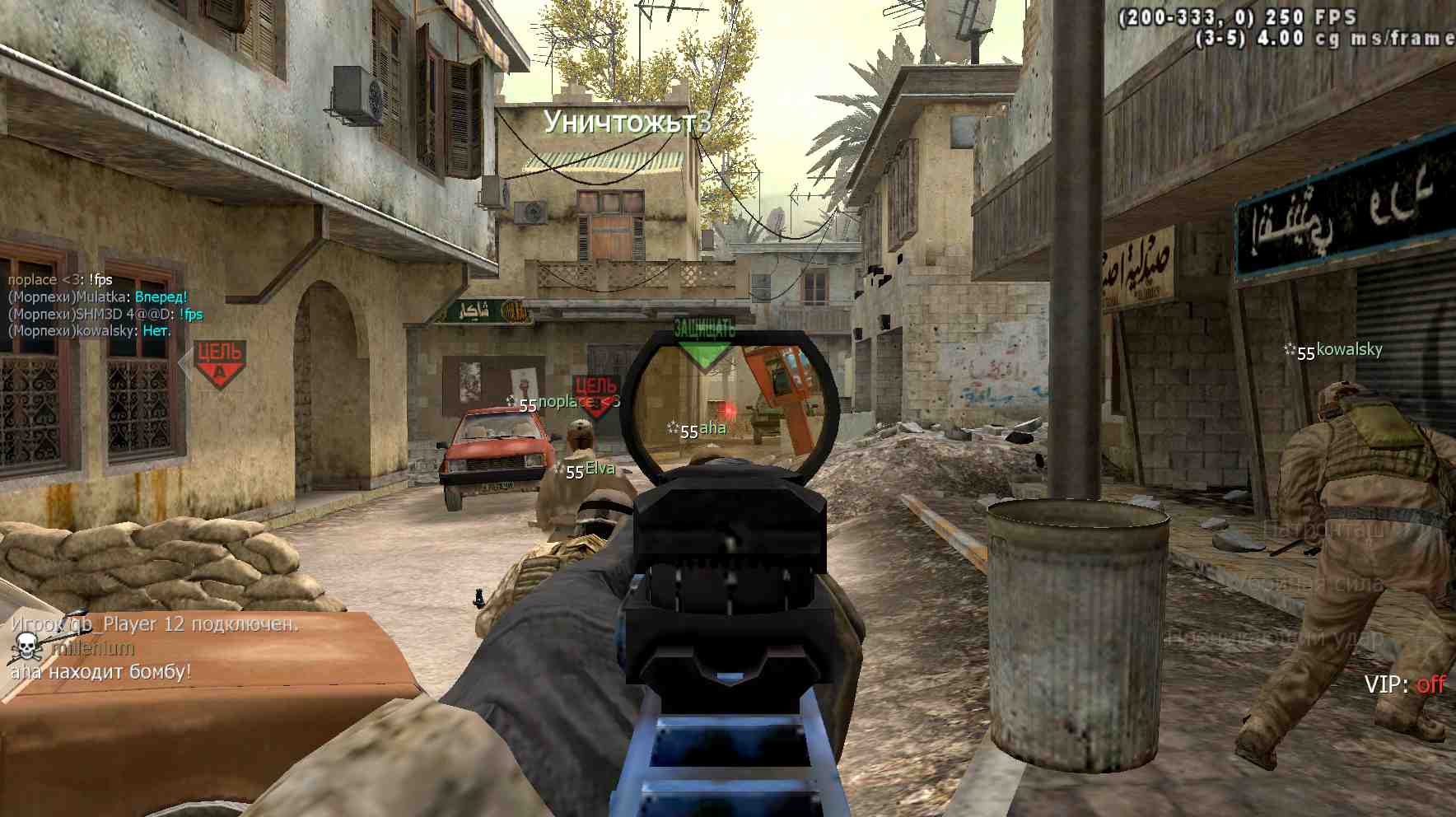Click Mulatka's chat message line
Image resolution: width=1456 pixels, height=817 pixels.
pos(98,296)
